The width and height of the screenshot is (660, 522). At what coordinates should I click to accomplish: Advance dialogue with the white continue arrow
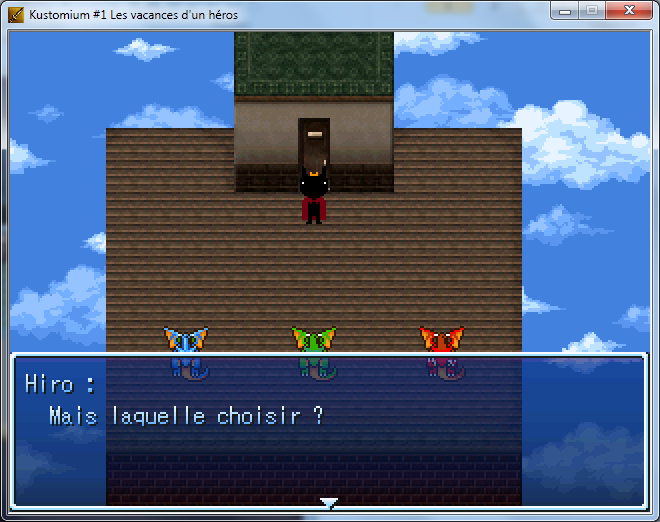point(328,502)
